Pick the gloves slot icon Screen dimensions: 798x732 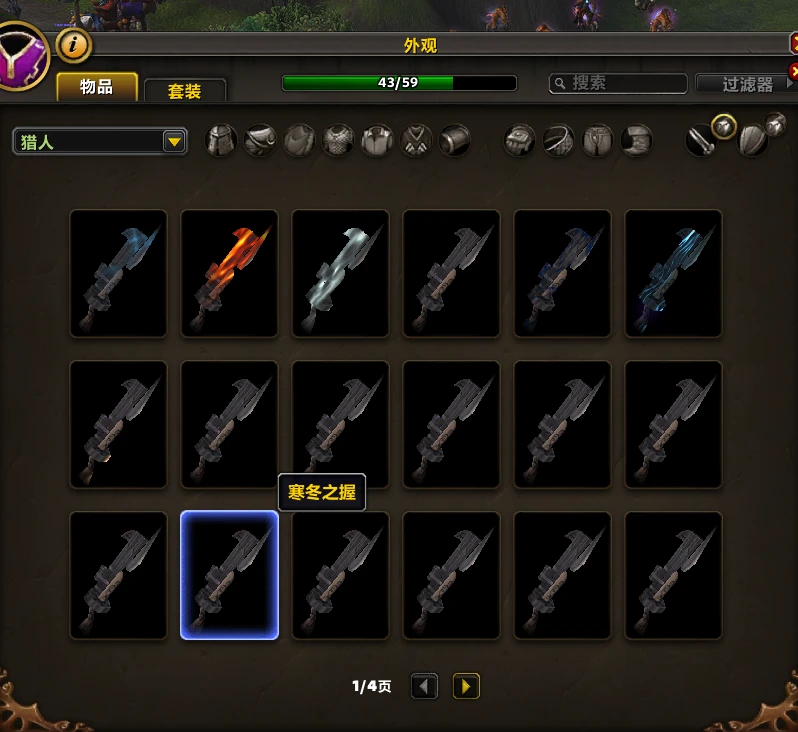520,141
